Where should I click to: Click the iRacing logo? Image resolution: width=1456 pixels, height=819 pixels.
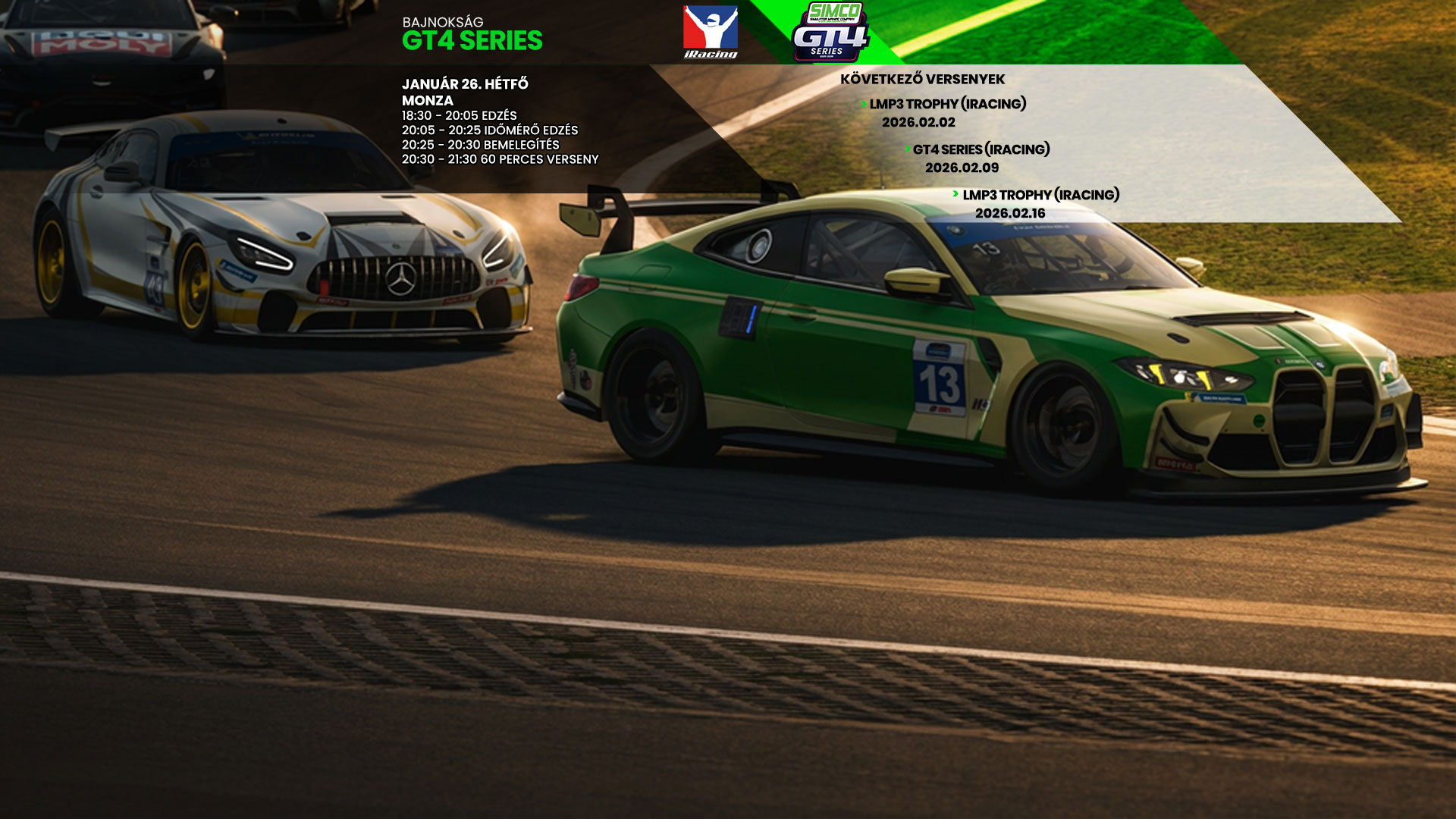point(711,32)
